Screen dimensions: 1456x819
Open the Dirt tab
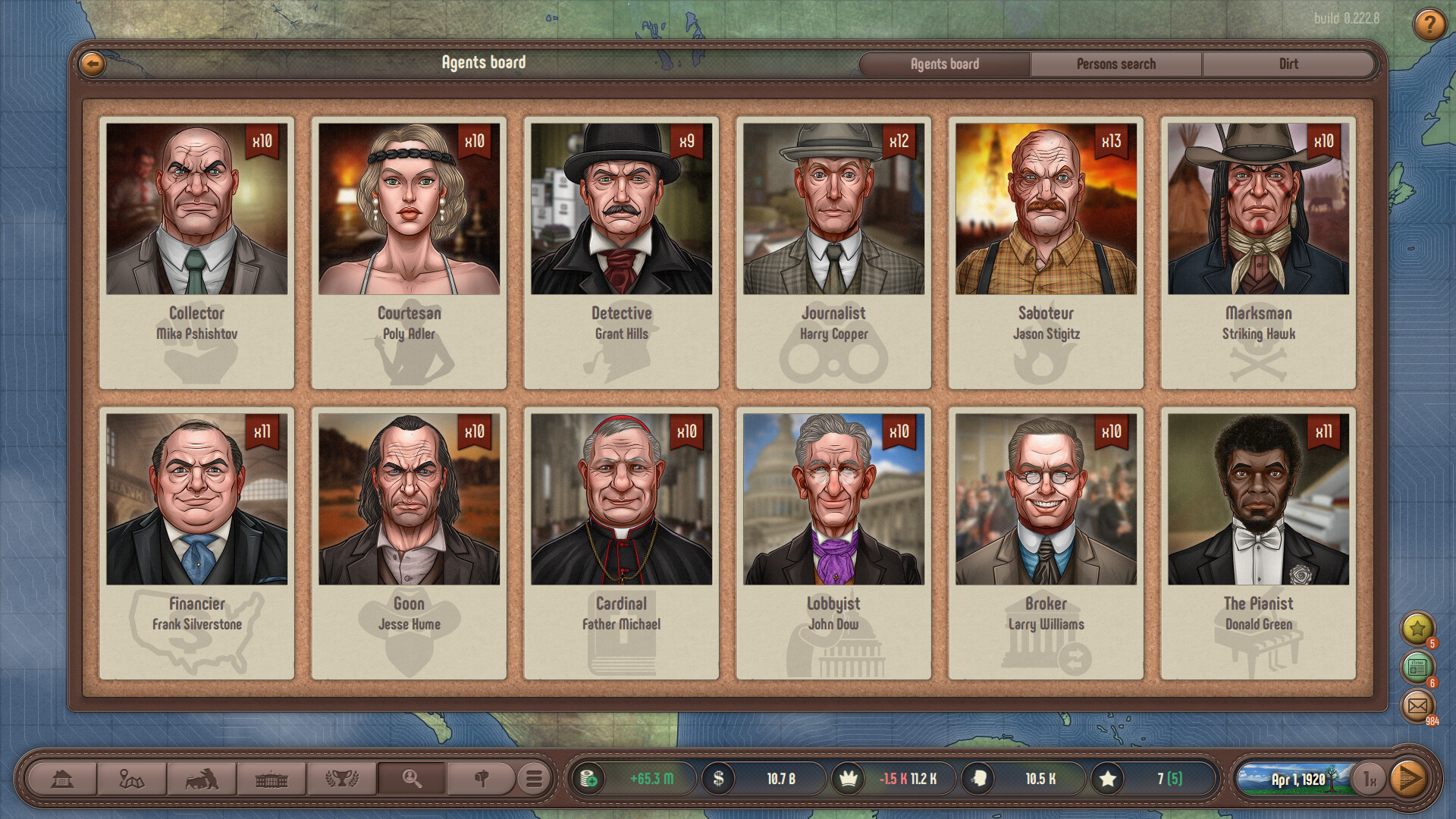(x=1289, y=64)
